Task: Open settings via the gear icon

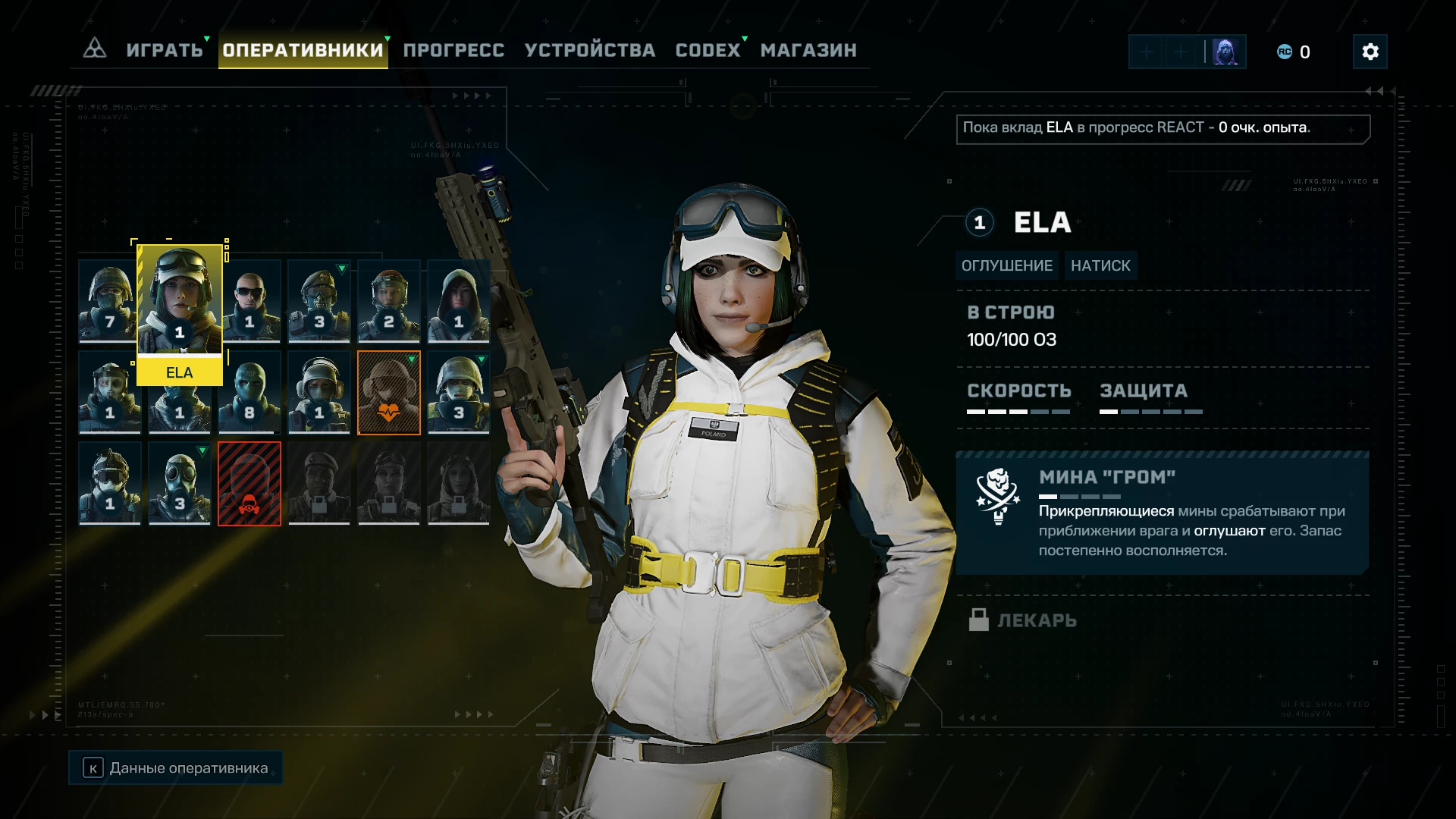Action: (x=1370, y=52)
